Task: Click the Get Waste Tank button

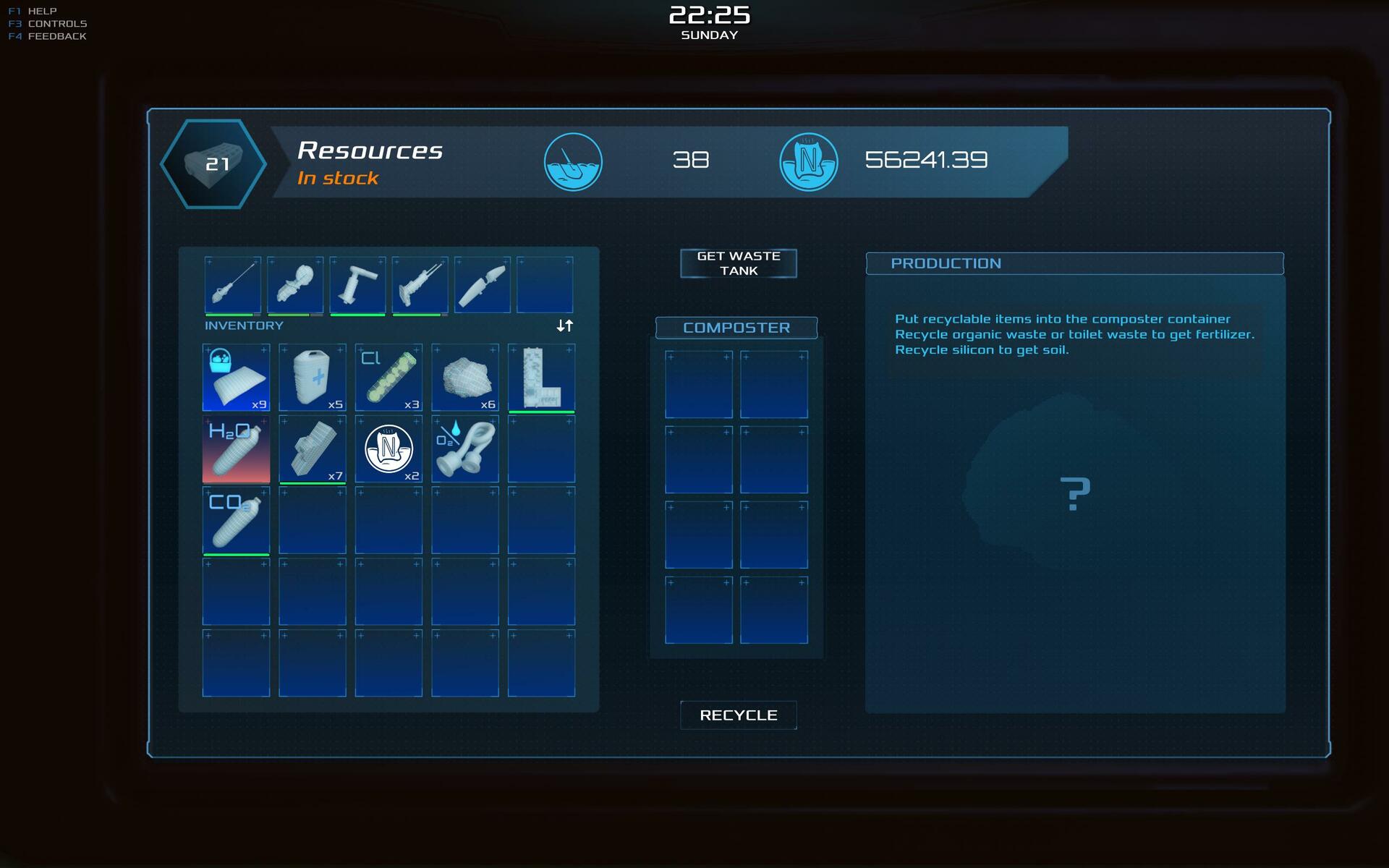Action: 738,263
